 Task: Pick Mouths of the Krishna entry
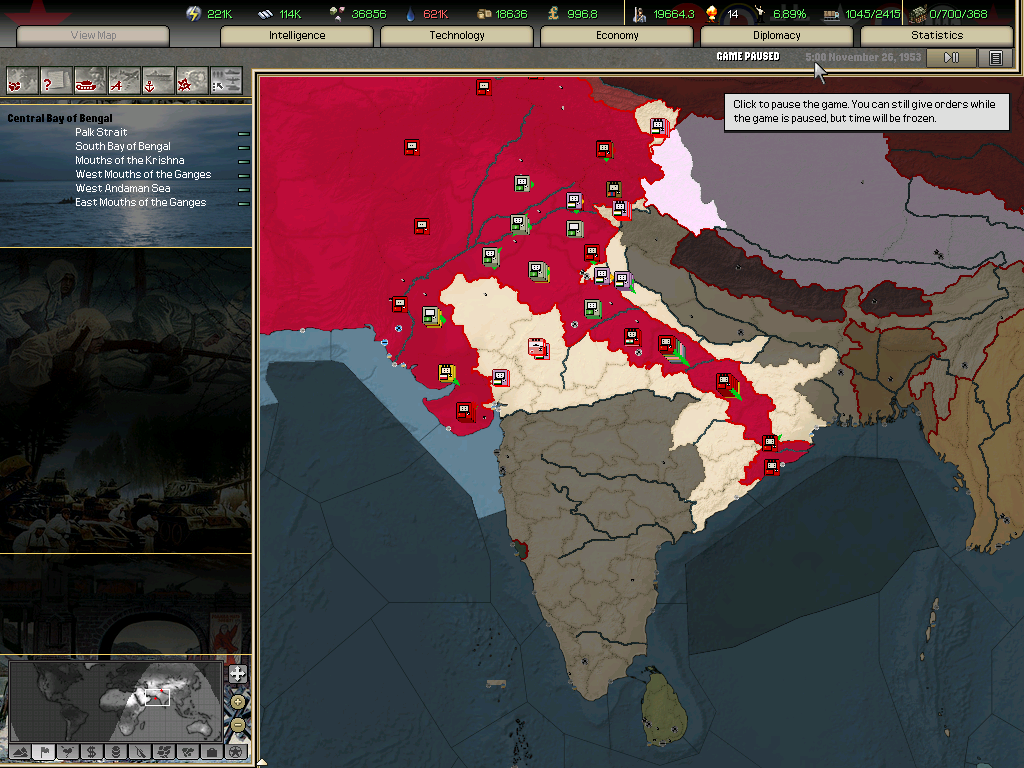130,160
